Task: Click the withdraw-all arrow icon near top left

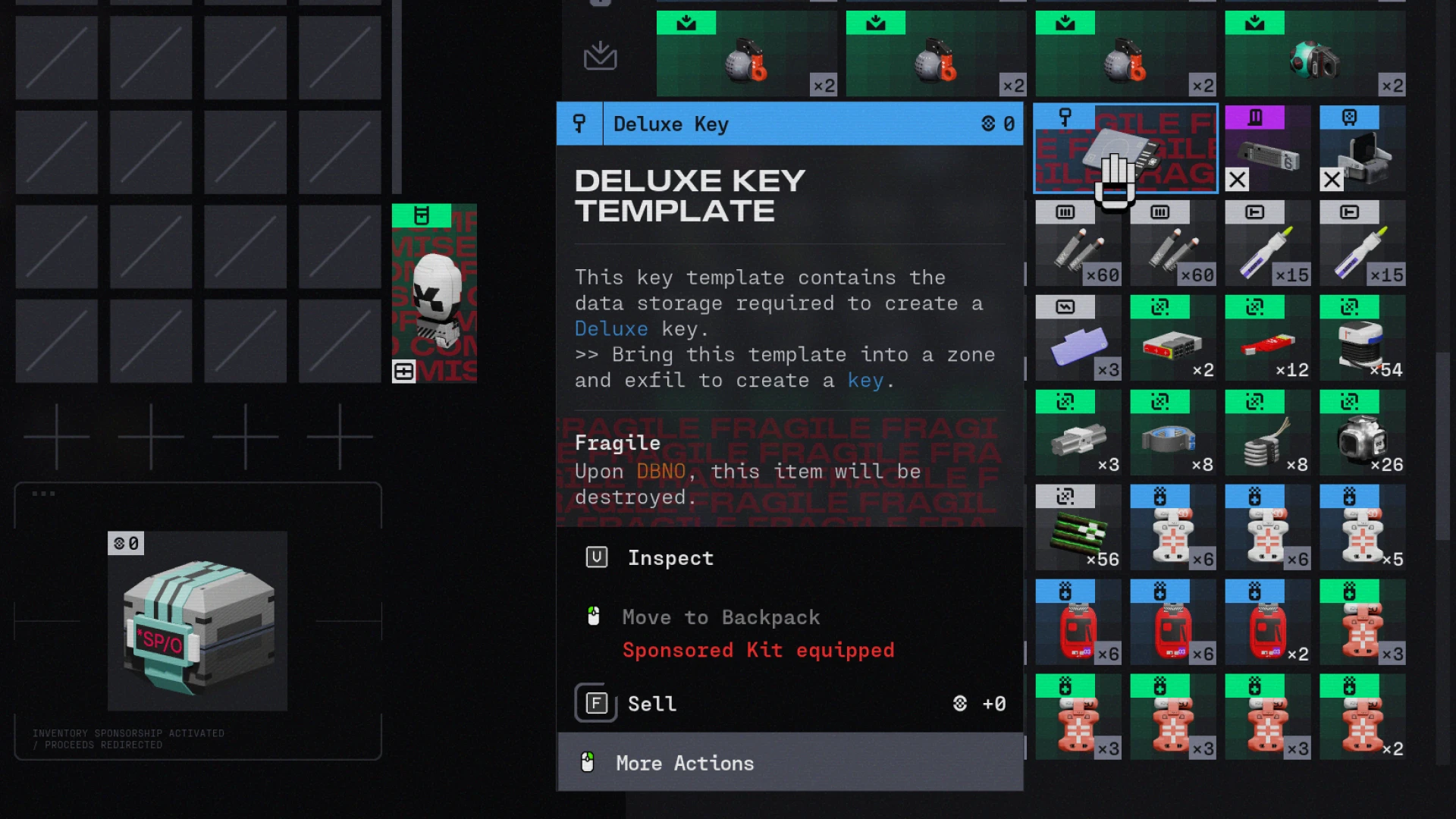Action: pyautogui.click(x=599, y=55)
